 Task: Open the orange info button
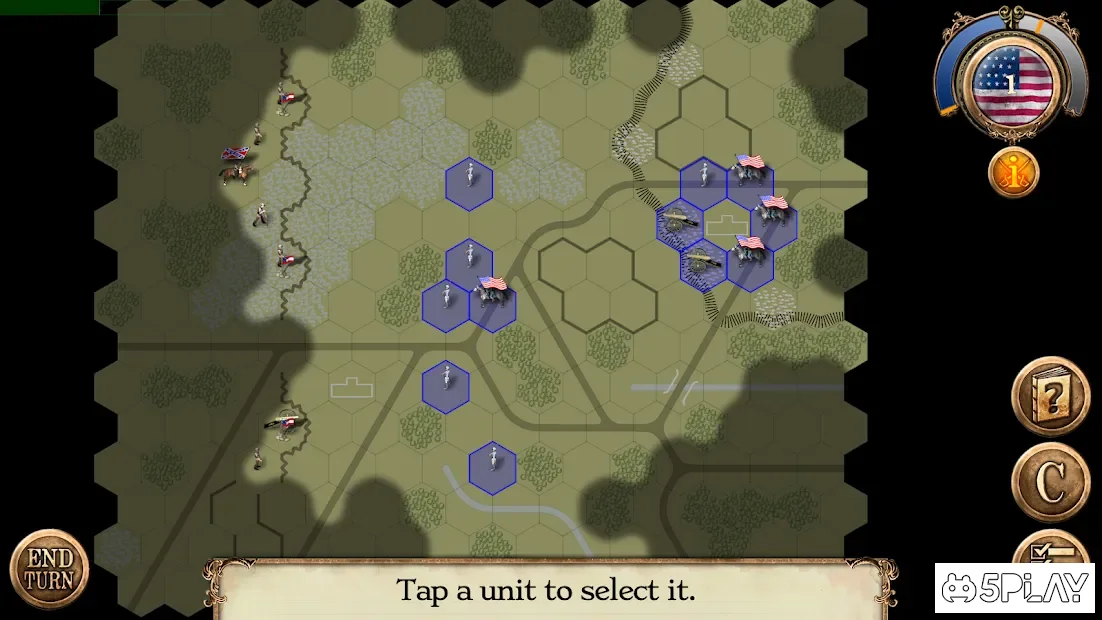point(1013,173)
